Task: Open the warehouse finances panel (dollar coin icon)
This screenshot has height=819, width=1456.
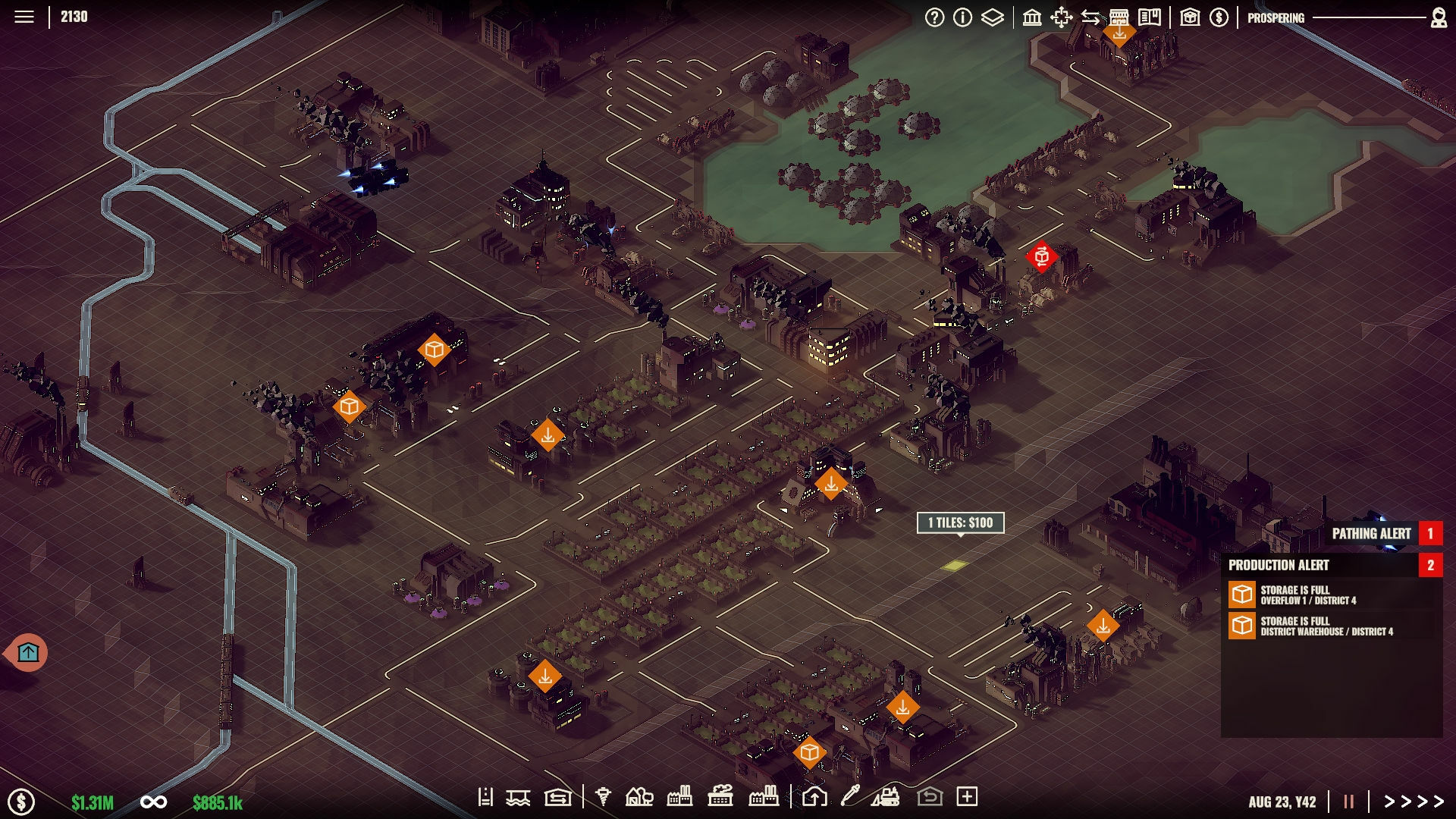Action: (1219, 16)
